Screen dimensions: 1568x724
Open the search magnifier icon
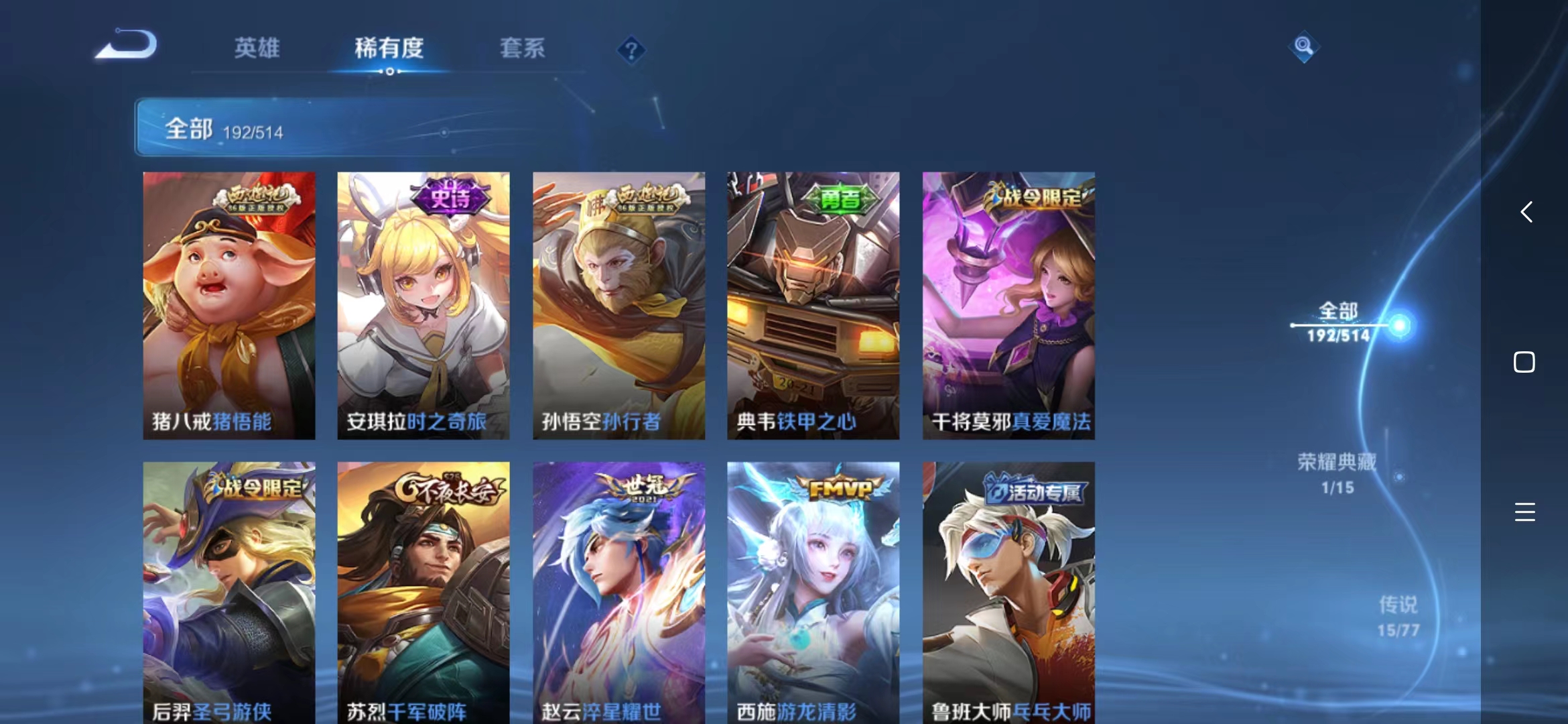click(x=1303, y=48)
